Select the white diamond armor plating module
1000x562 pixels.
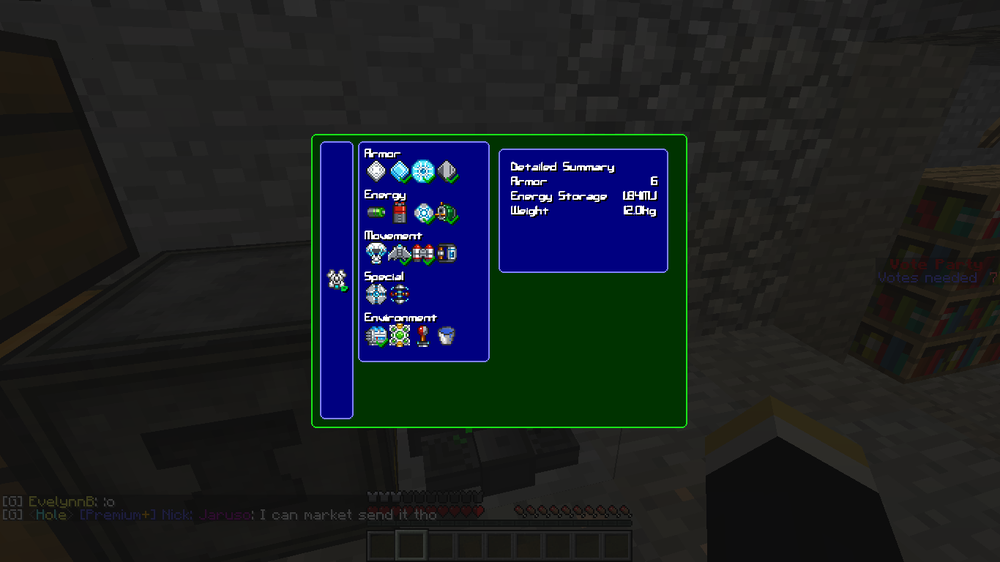tap(376, 172)
